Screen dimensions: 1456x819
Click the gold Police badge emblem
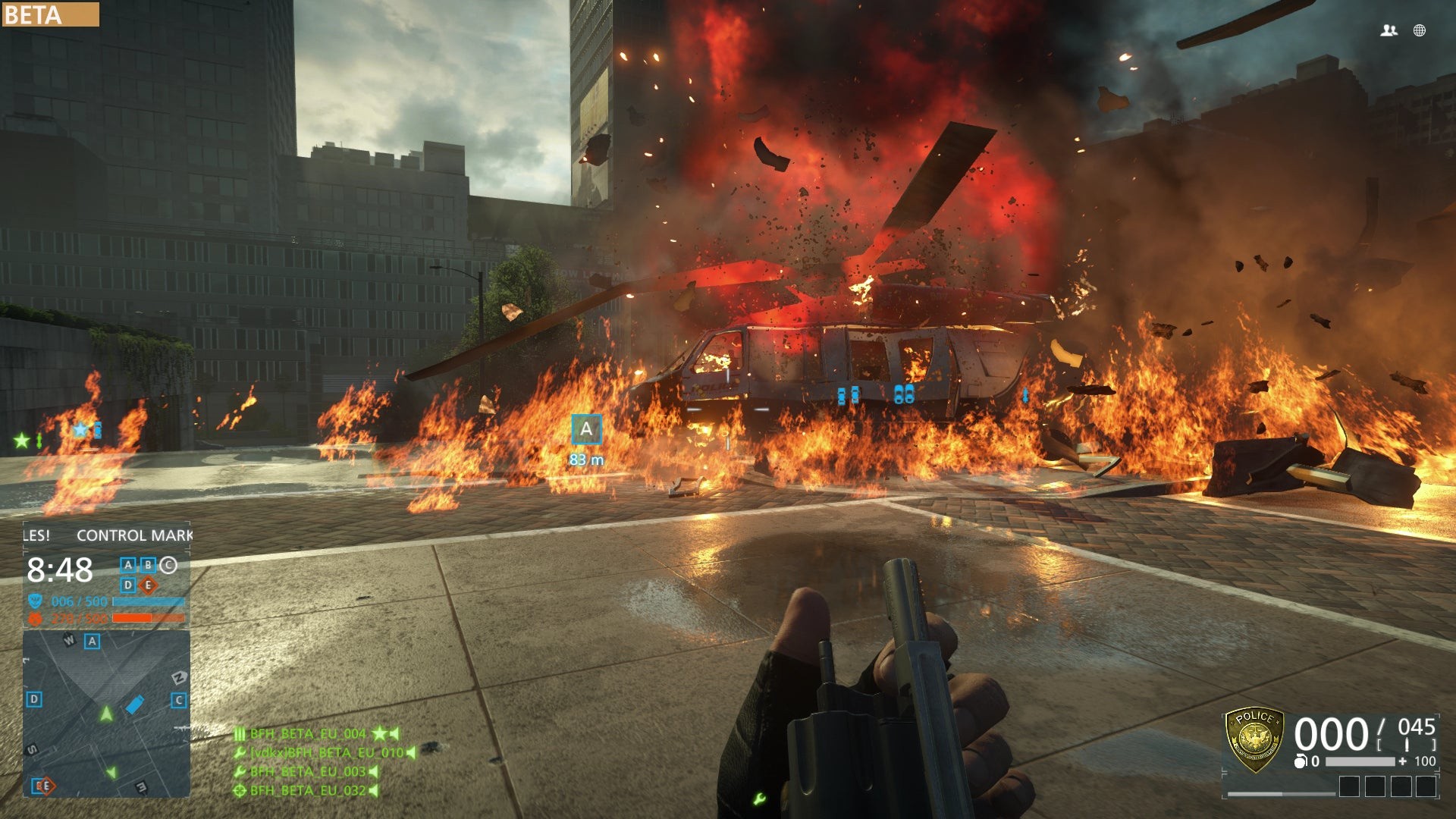click(x=1255, y=739)
